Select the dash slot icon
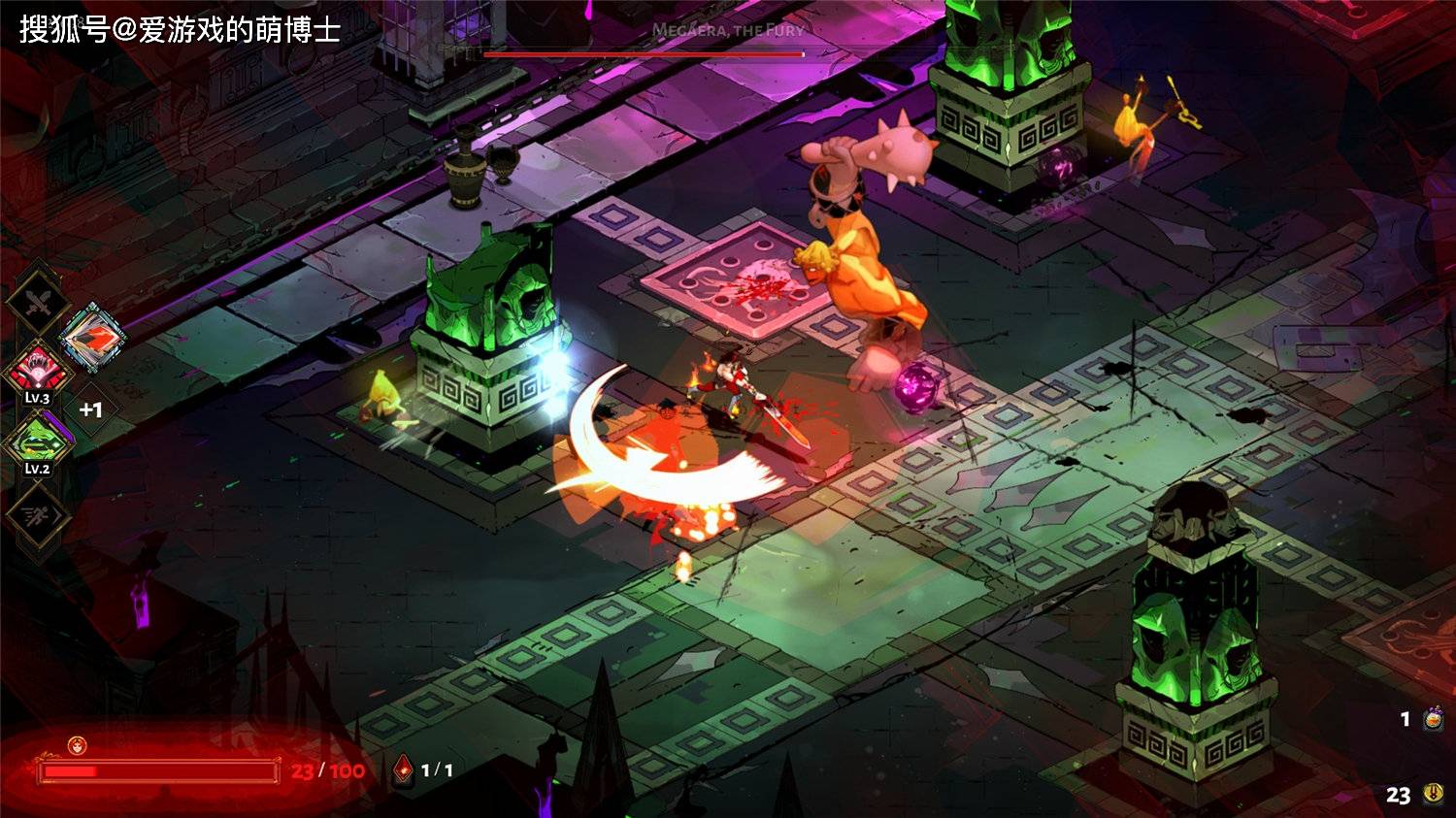Viewport: 1456px width, 818px height. click(37, 512)
